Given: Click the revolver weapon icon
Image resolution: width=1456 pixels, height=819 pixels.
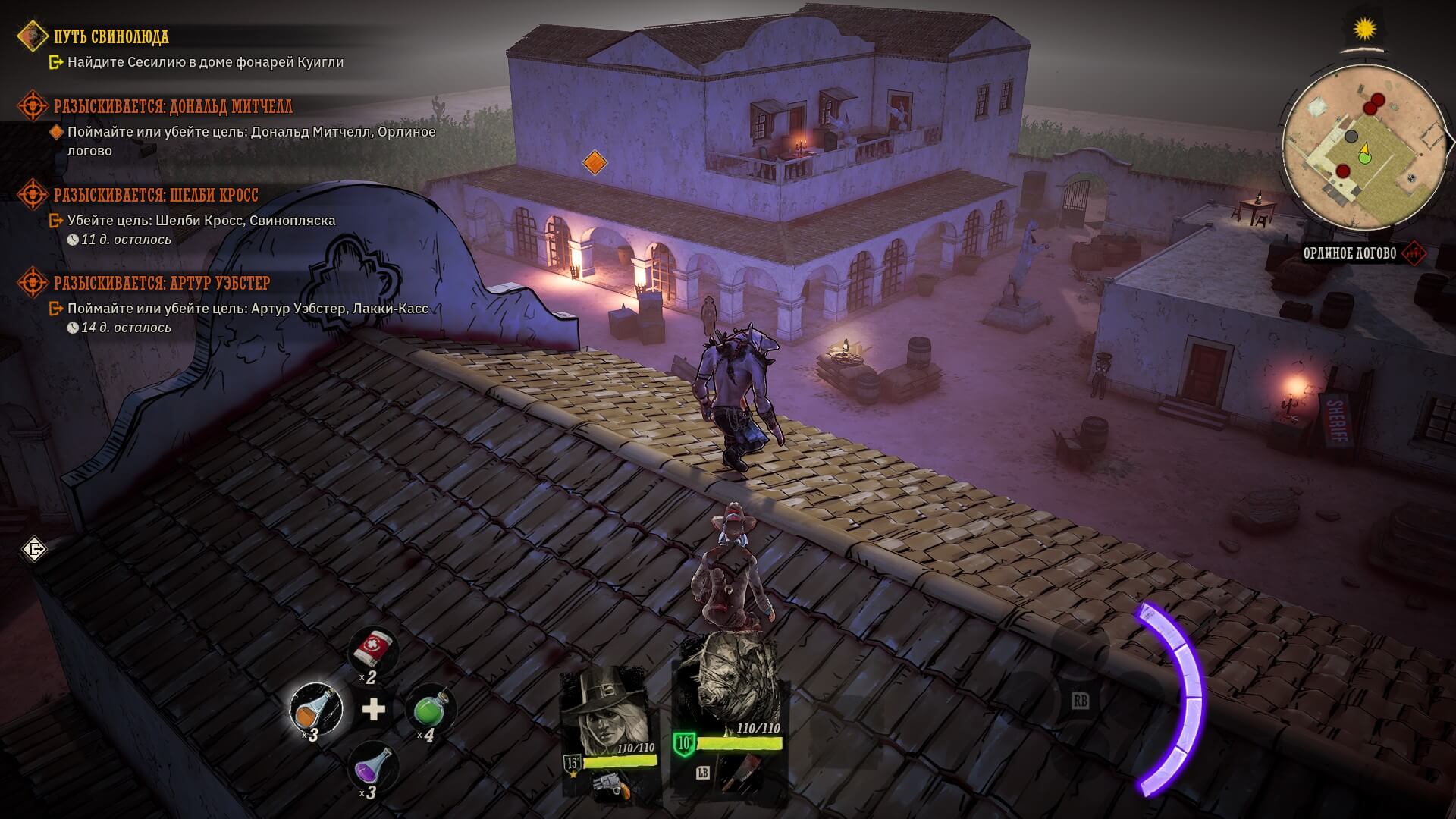Looking at the screenshot, I should point(612,785).
